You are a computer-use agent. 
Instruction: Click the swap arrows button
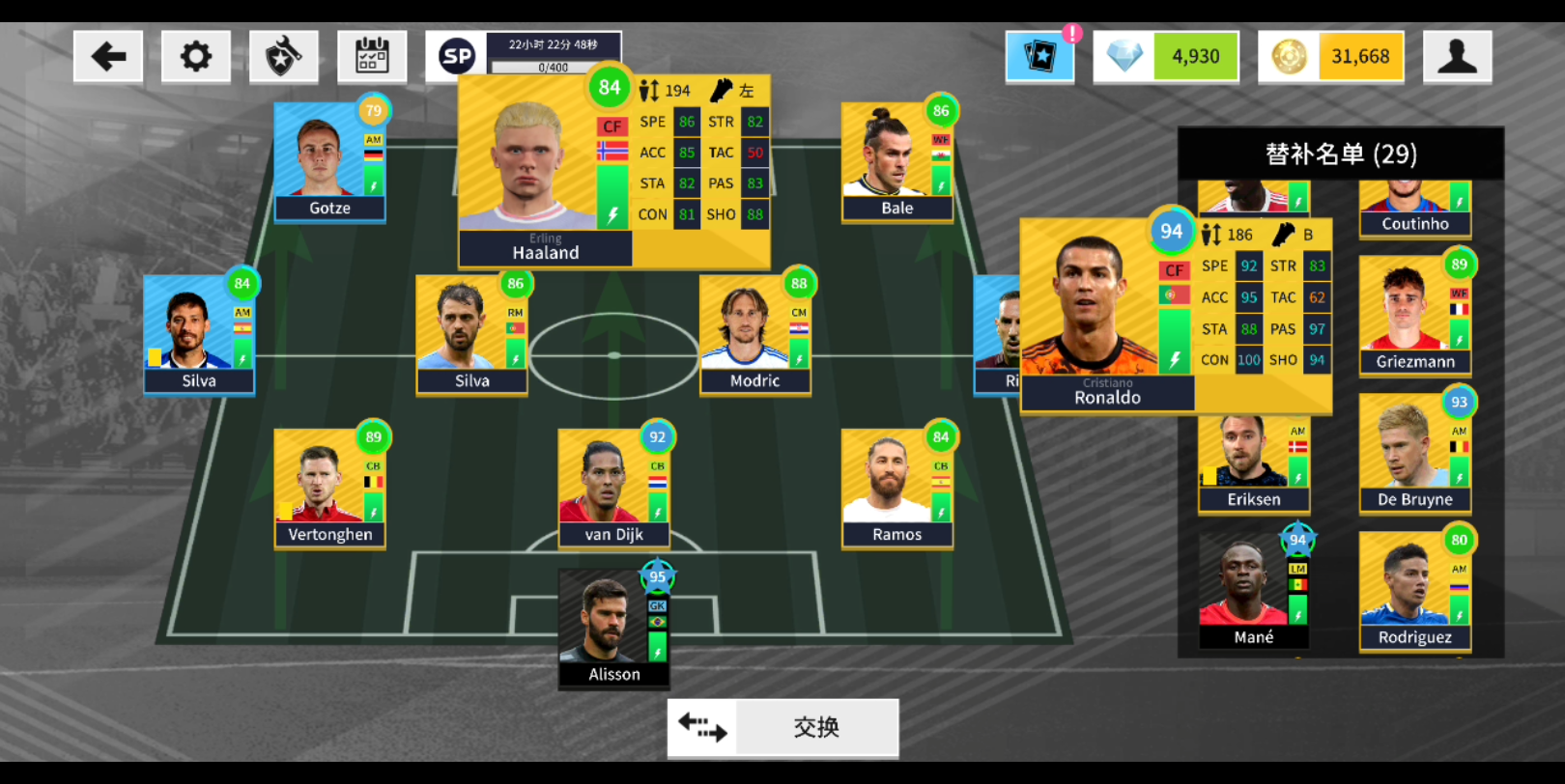point(782,728)
